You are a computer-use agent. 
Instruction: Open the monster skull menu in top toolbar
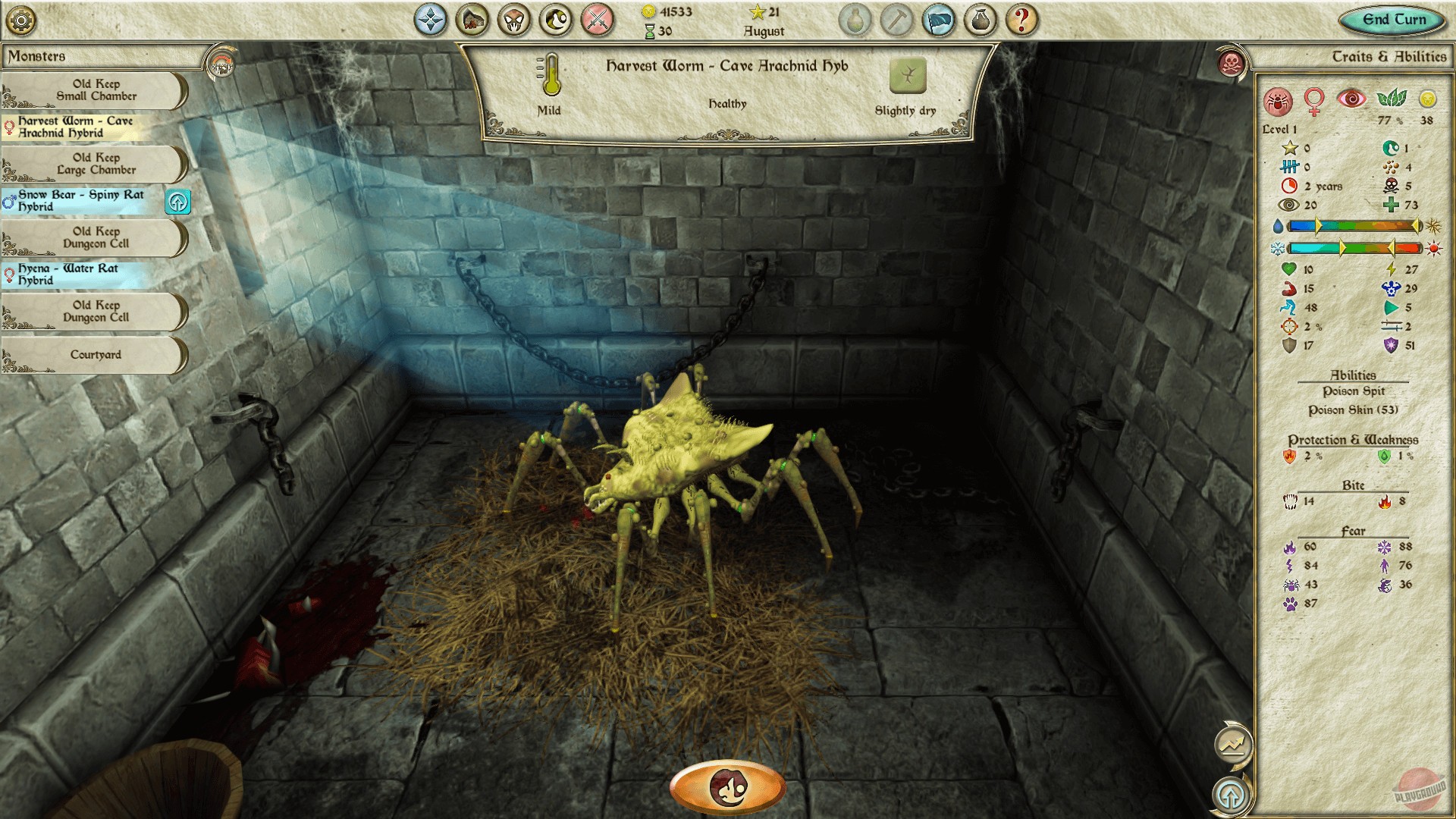point(514,19)
